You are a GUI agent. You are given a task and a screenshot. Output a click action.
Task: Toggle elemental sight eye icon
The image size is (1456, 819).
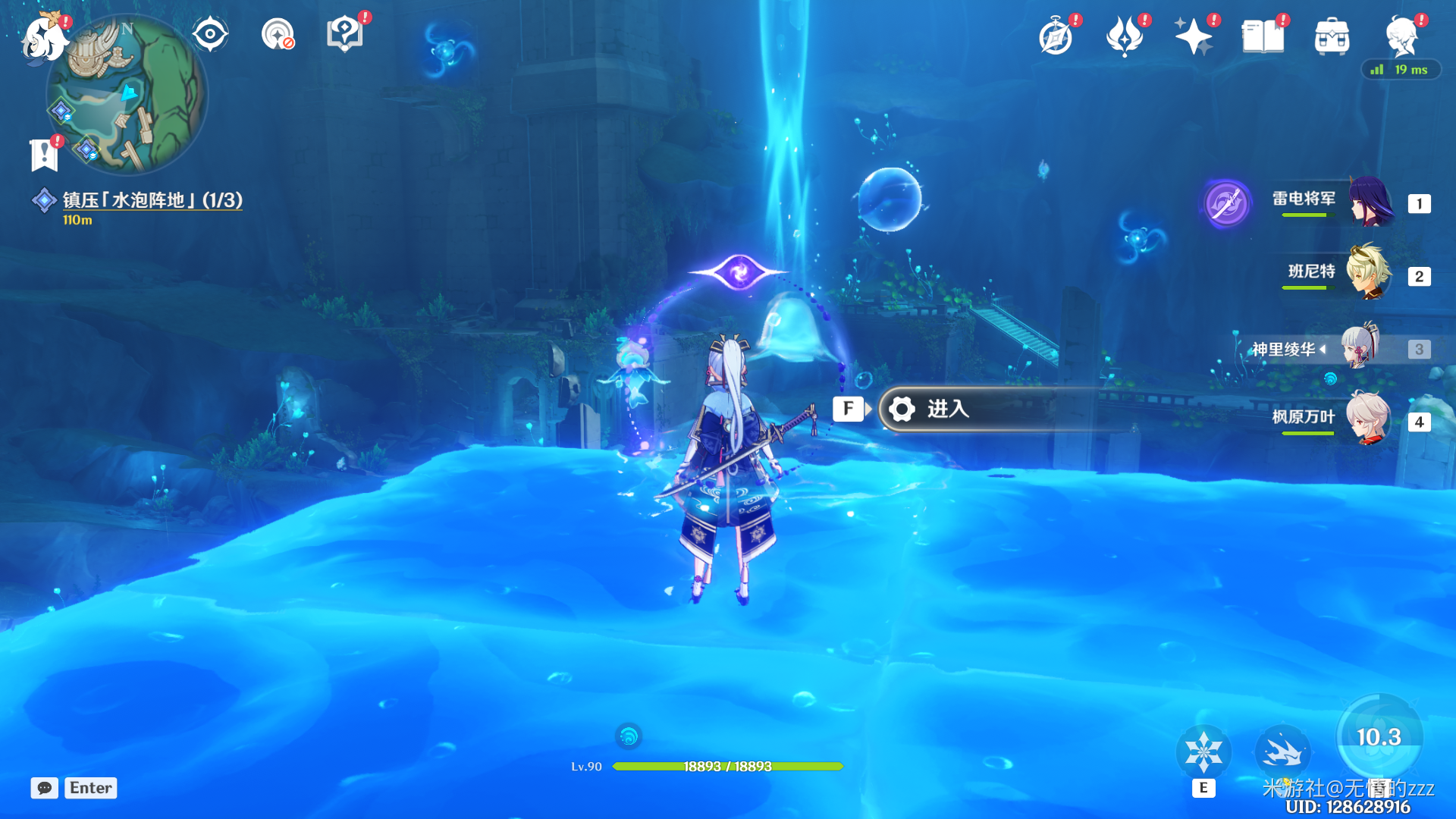(210, 34)
